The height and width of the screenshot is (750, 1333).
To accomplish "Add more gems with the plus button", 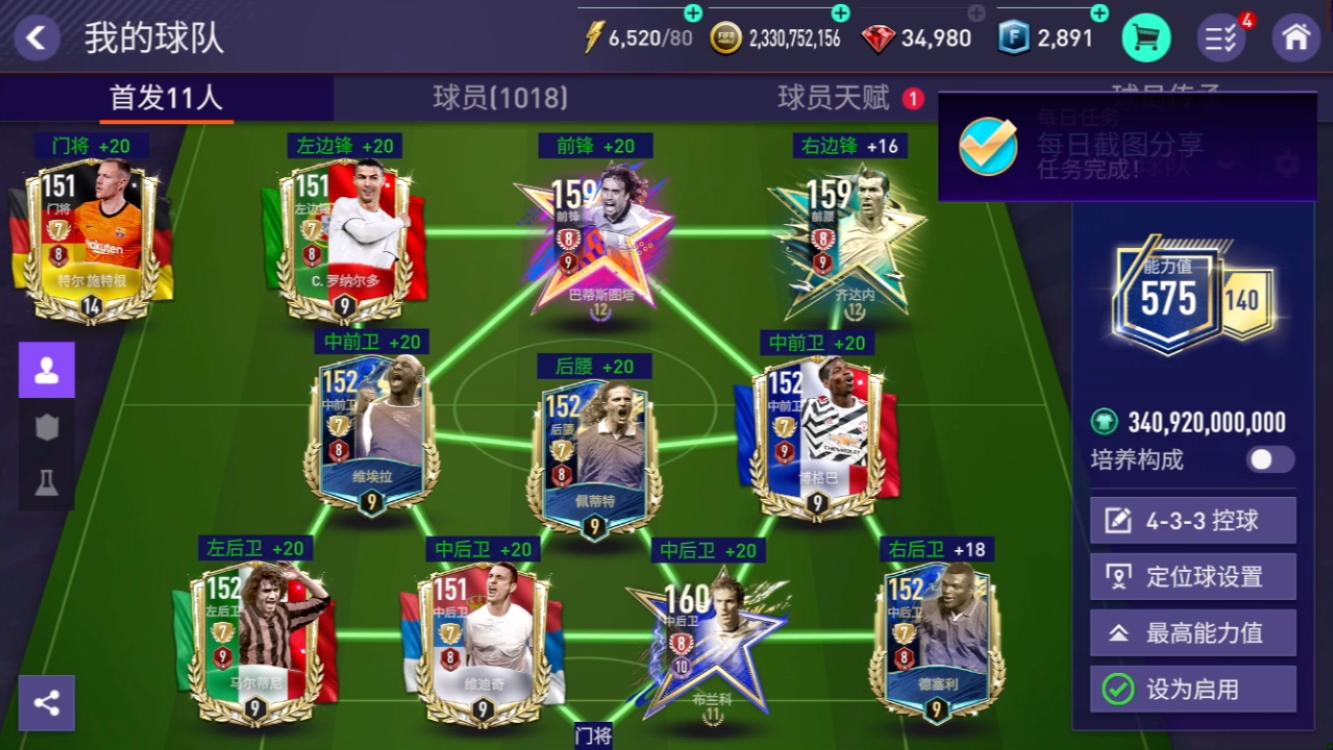I will pyautogui.click(x=976, y=13).
